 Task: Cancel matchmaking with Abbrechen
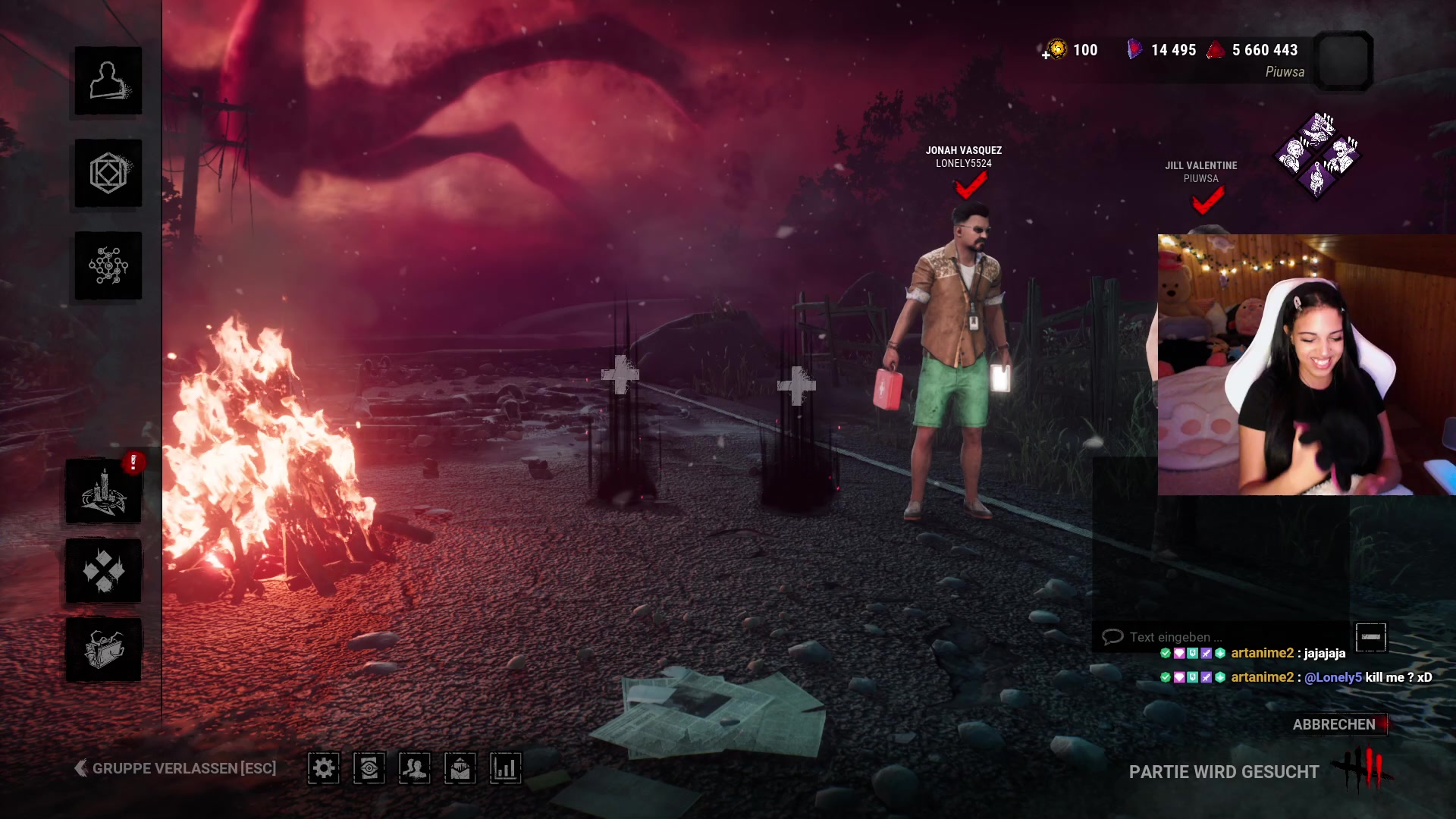tap(1334, 724)
